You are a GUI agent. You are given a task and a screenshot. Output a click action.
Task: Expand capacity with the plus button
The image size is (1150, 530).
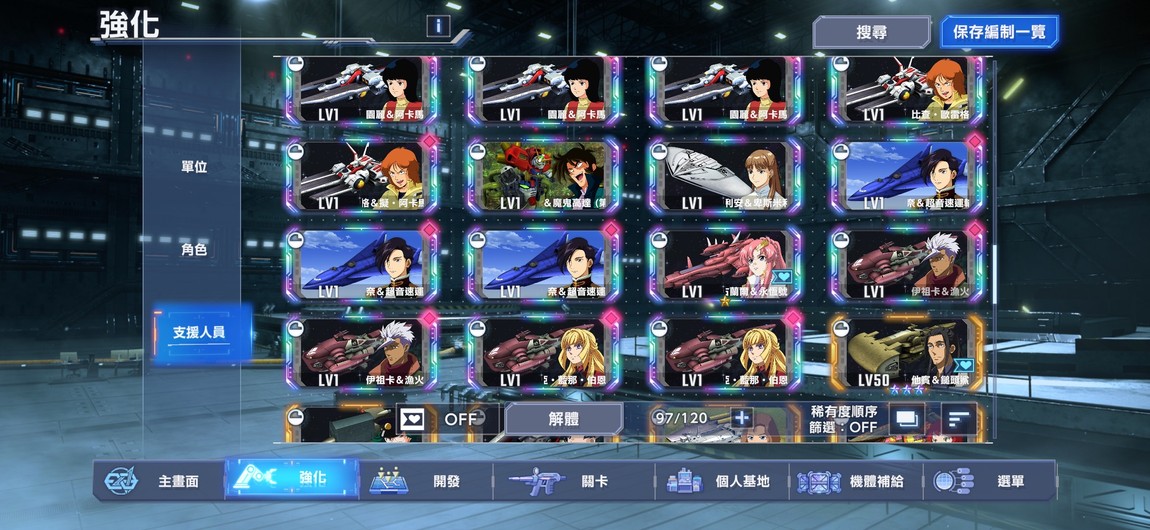742,418
